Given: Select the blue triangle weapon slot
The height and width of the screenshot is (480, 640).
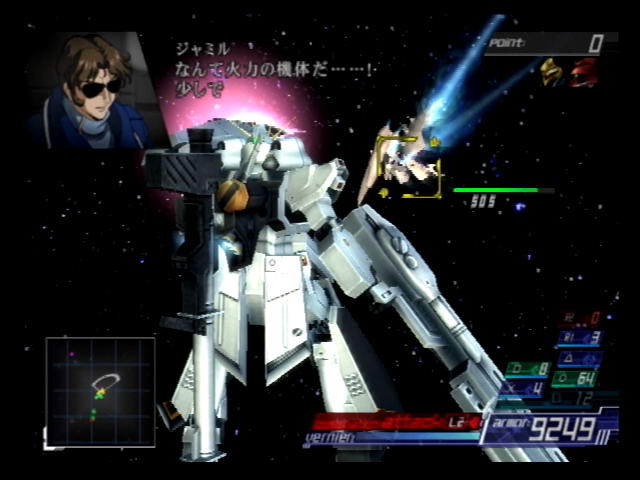Looking at the screenshot, I should (x=582, y=357).
